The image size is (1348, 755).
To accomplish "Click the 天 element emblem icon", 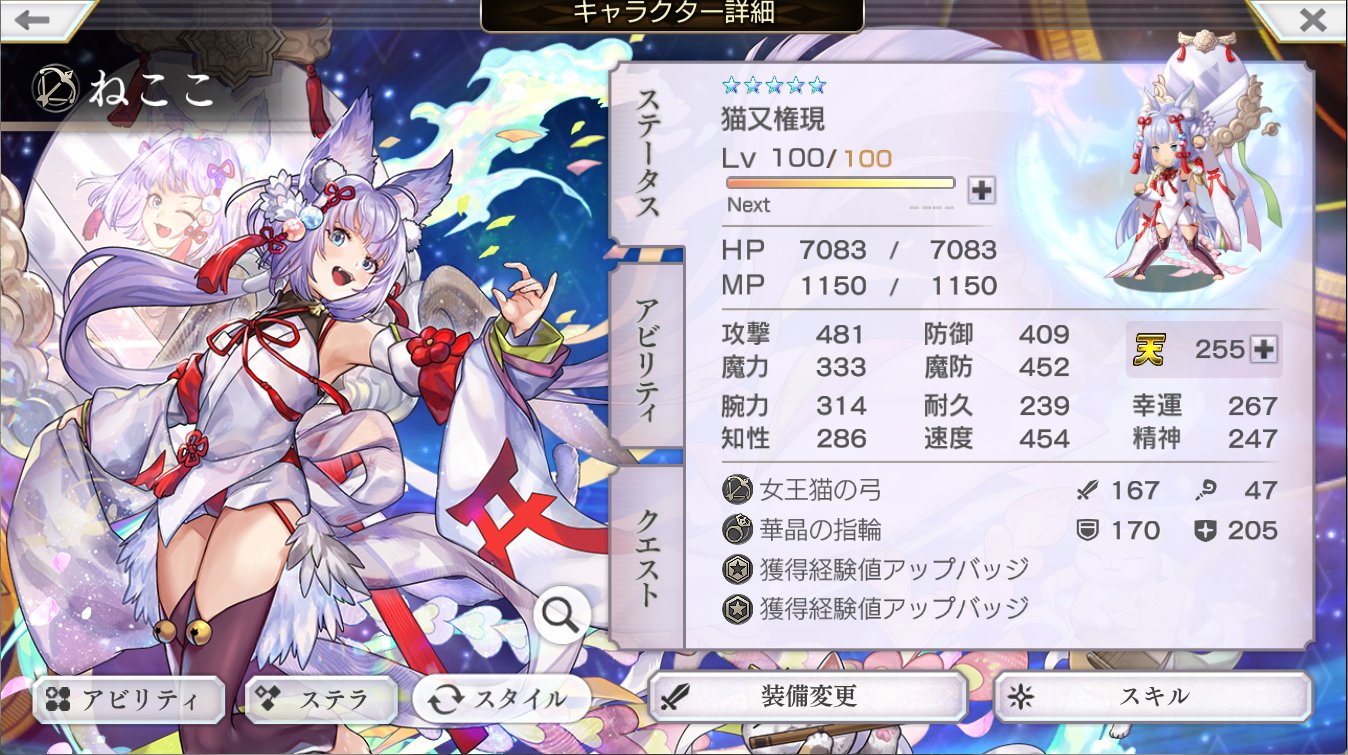I will coord(1151,349).
